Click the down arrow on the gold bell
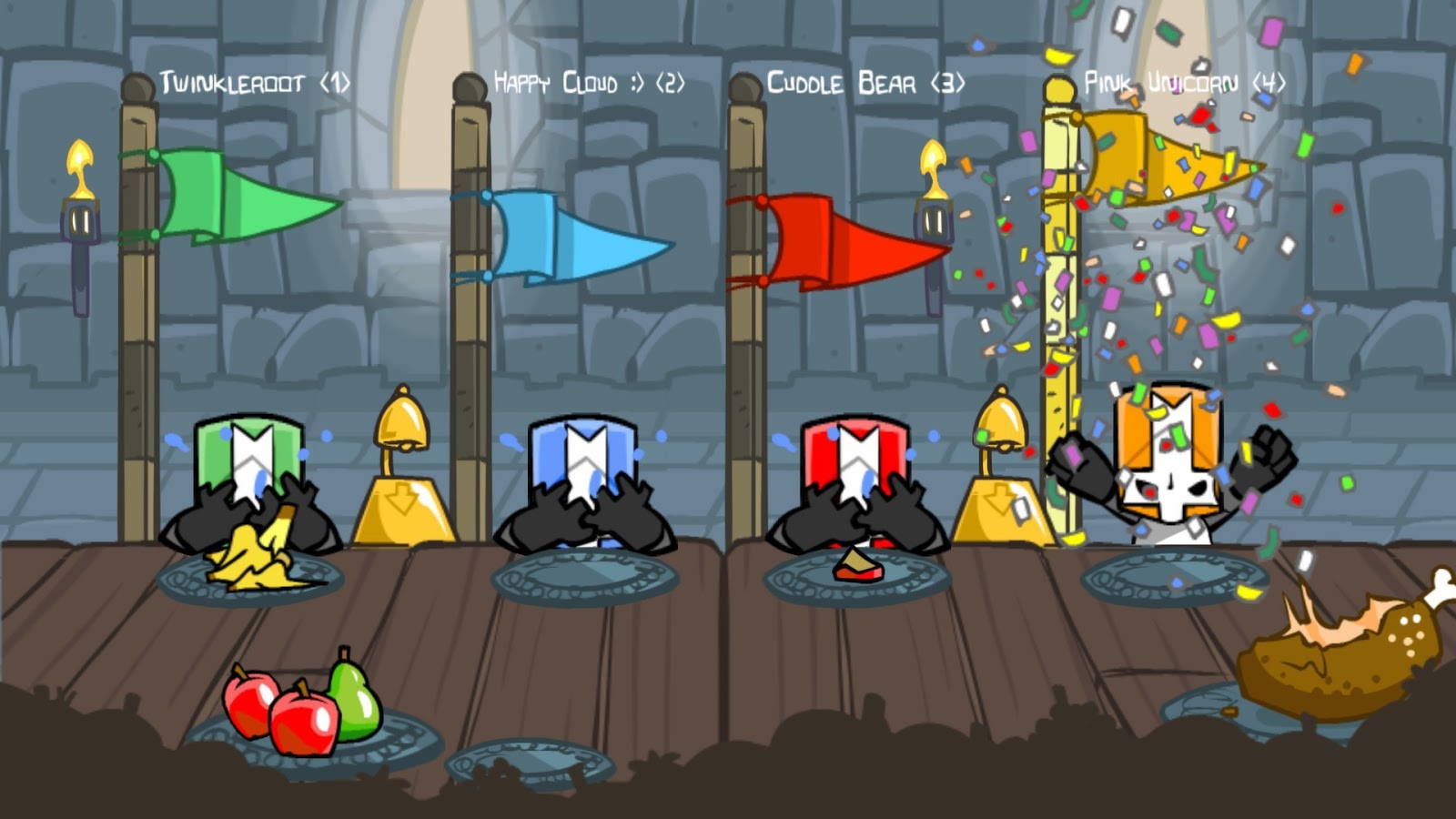Viewport: 1456px width, 819px height. point(402,500)
